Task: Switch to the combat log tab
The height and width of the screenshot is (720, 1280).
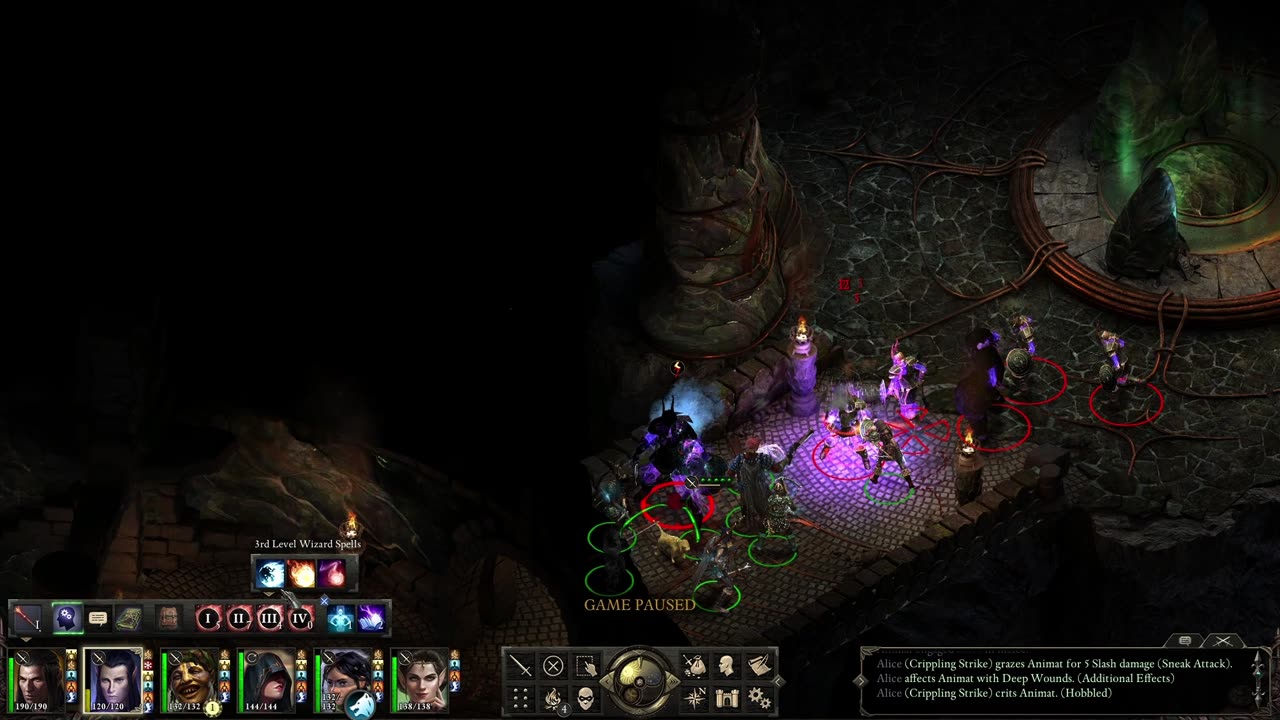Action: coord(1185,641)
